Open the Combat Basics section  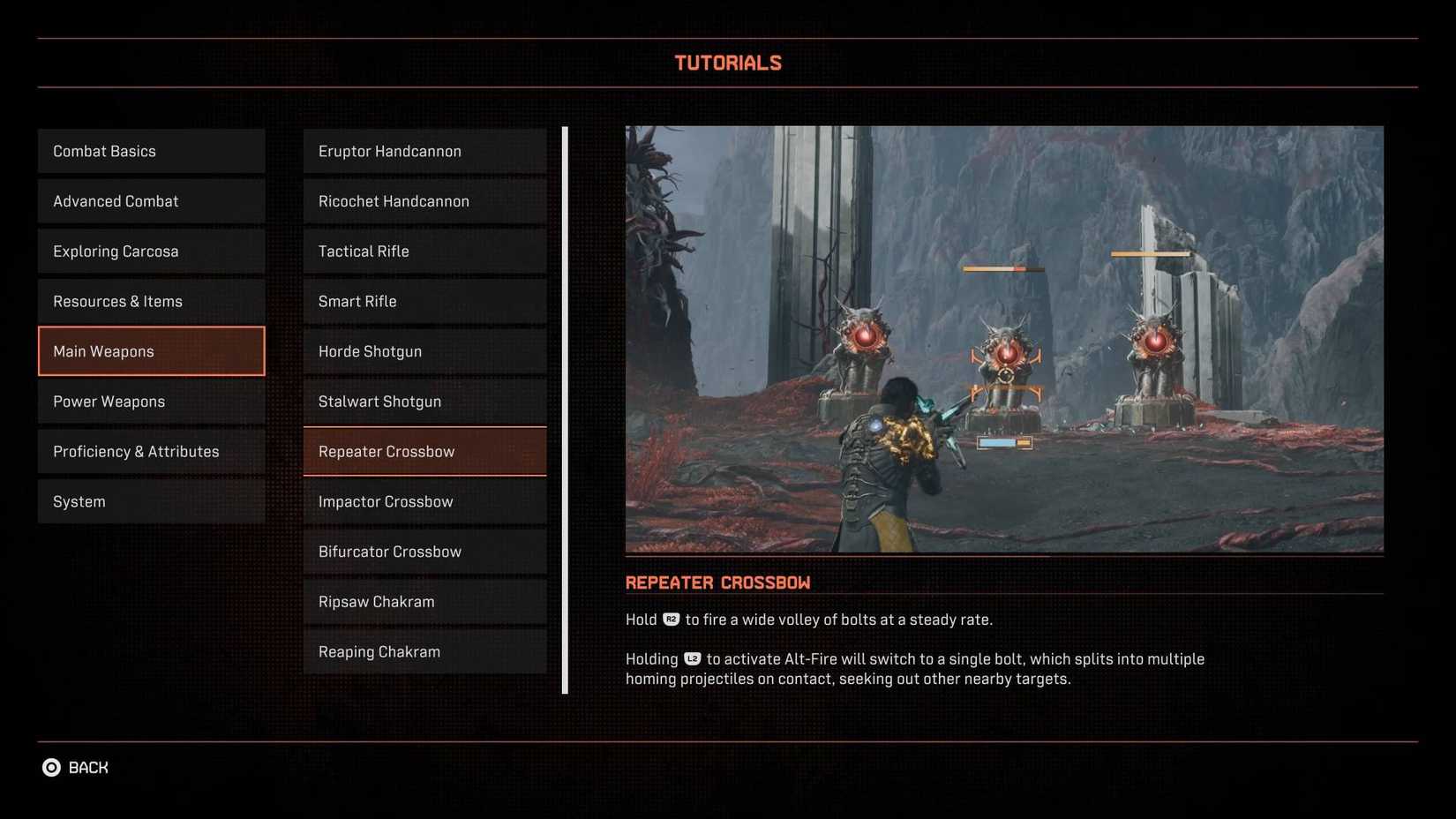[151, 151]
